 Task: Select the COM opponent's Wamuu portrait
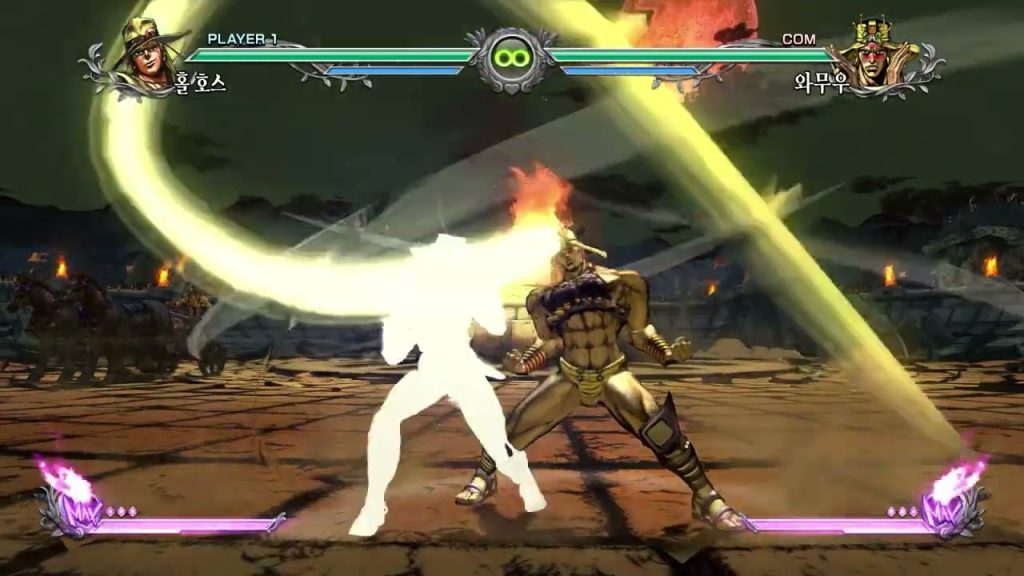[876, 56]
